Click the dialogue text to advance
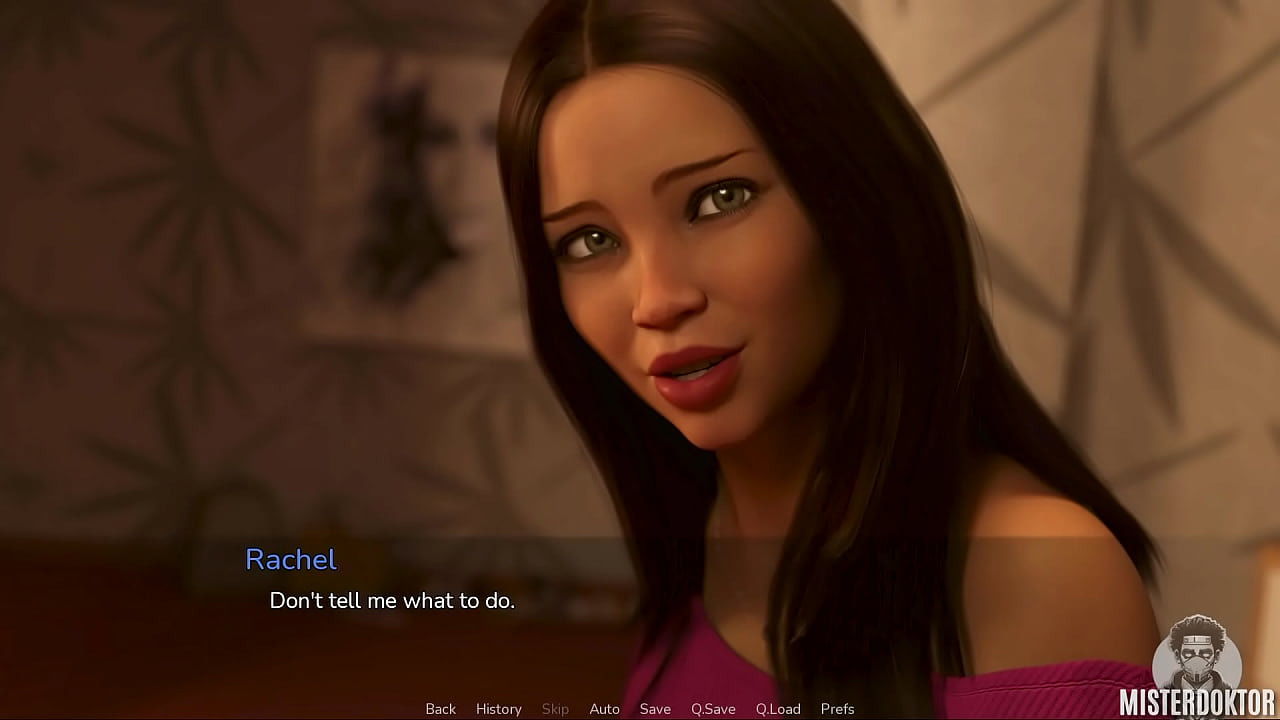 [x=393, y=601]
